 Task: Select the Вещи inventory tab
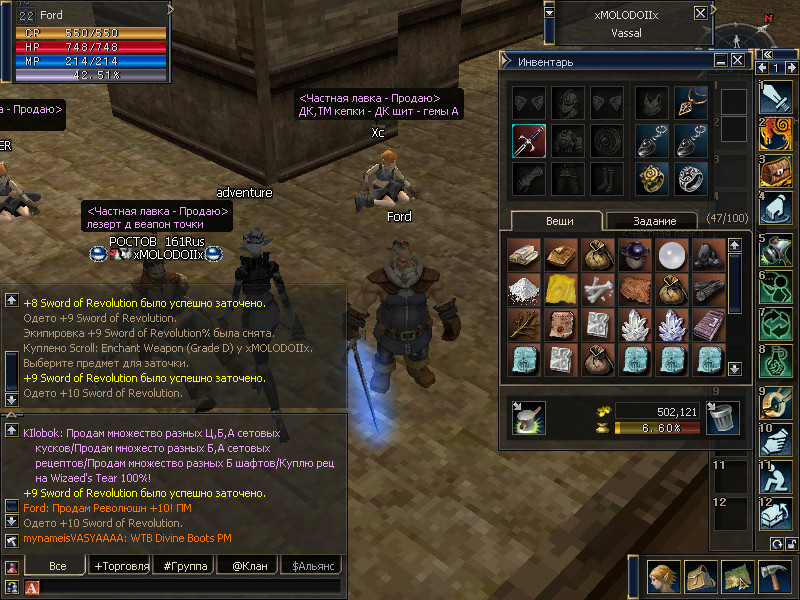[557, 221]
